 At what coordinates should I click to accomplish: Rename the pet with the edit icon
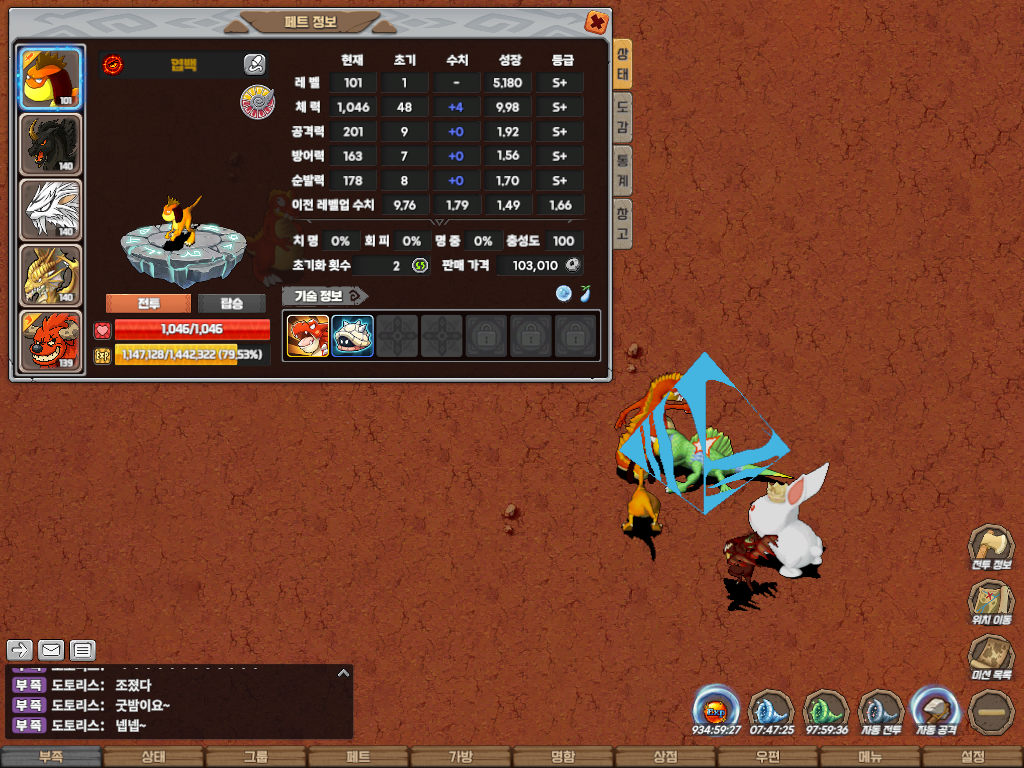(254, 65)
